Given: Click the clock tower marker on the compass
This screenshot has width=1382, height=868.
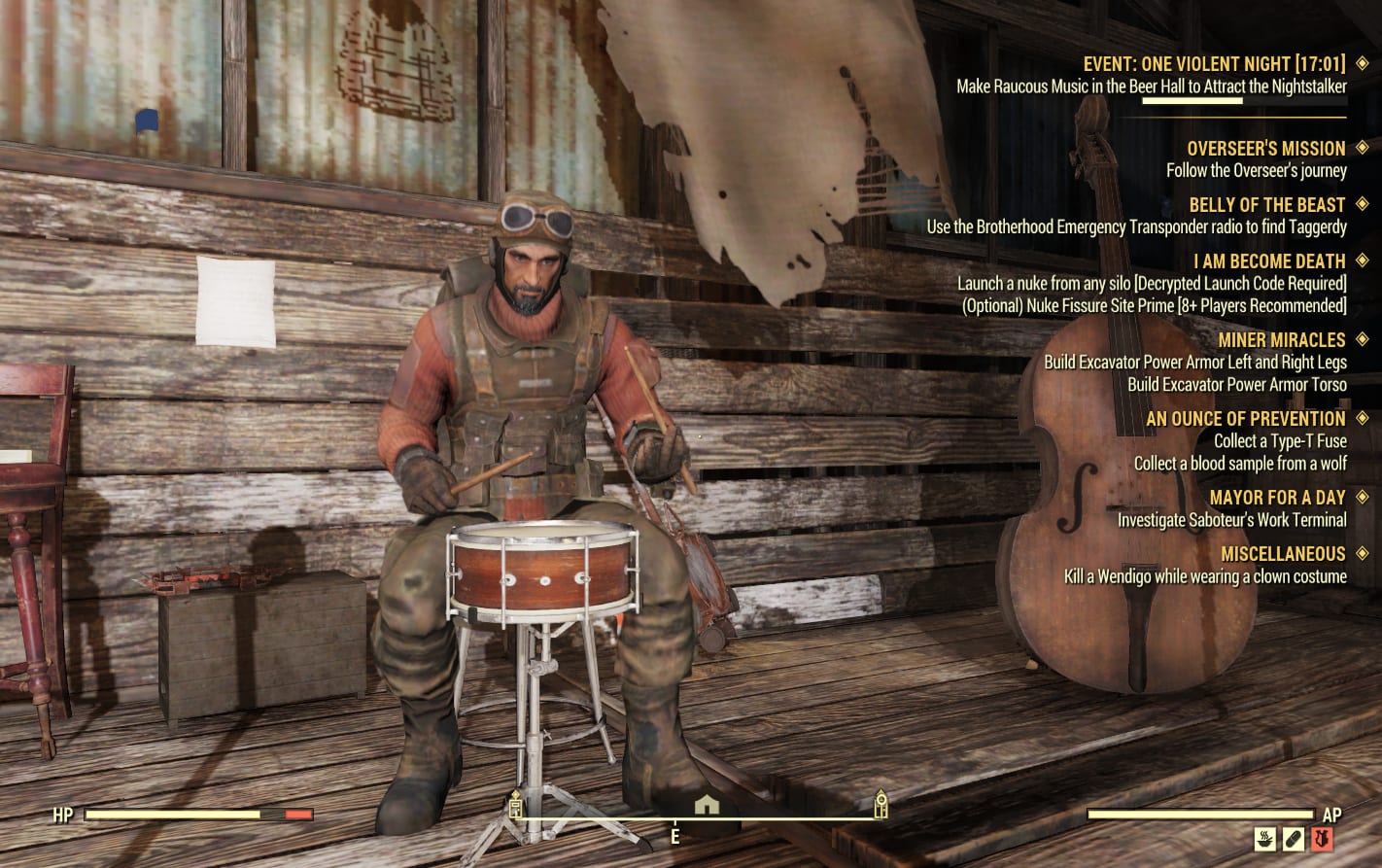Looking at the screenshot, I should [x=881, y=803].
